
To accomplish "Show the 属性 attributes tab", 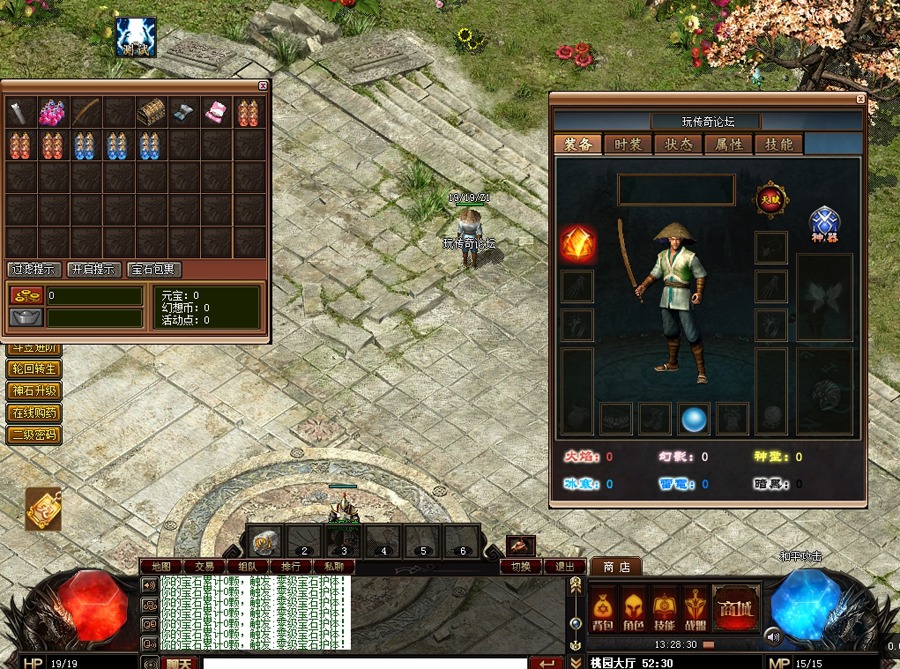I will [x=728, y=144].
